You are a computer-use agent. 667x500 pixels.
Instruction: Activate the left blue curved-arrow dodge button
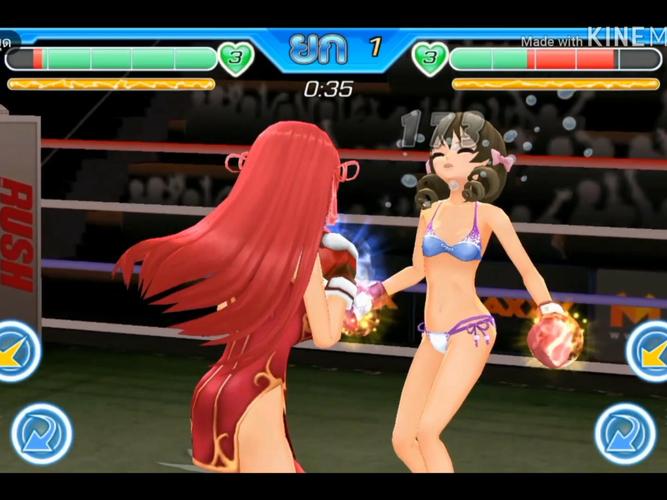point(42,434)
